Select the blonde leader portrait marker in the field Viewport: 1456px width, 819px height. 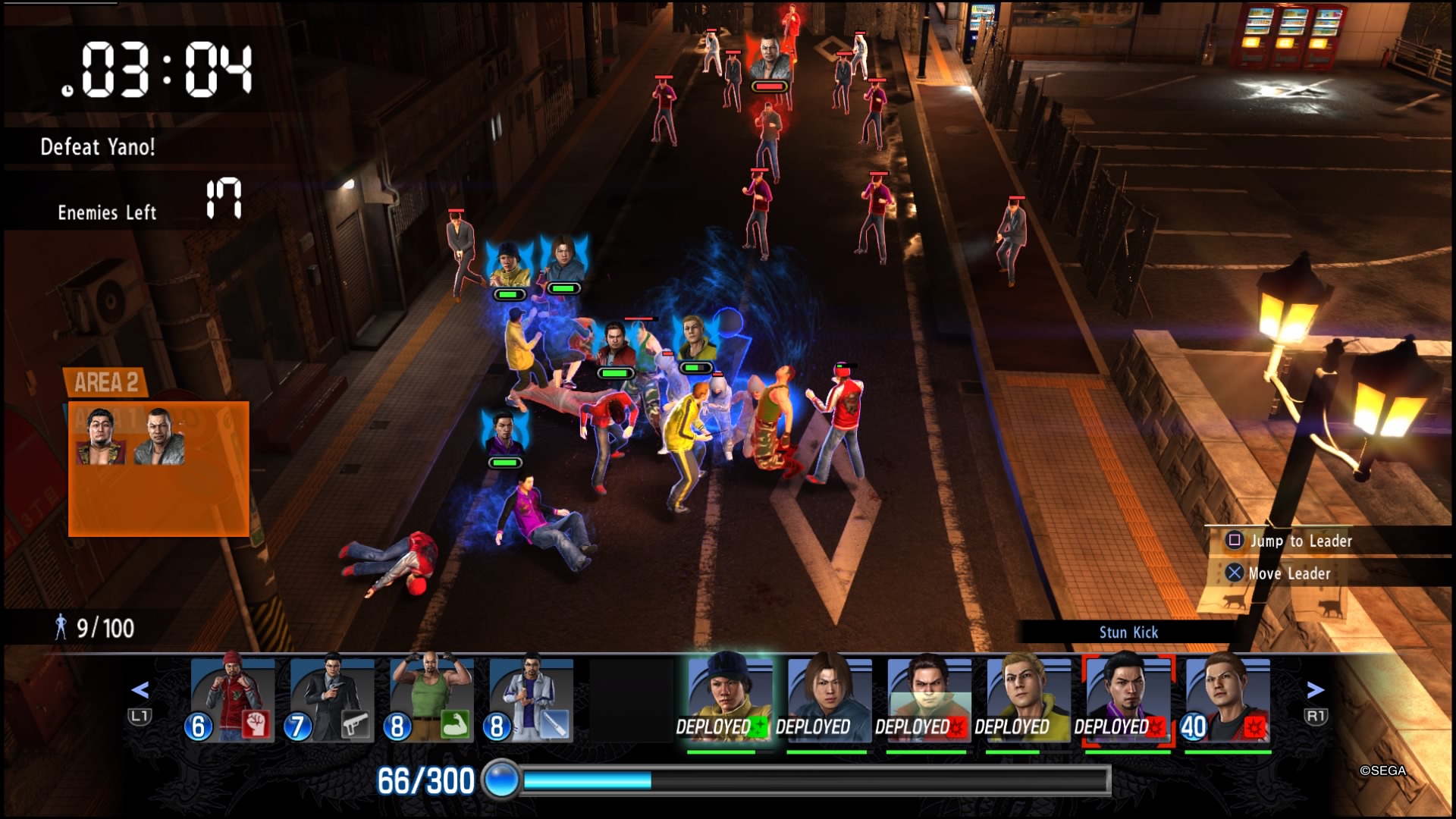point(696,338)
